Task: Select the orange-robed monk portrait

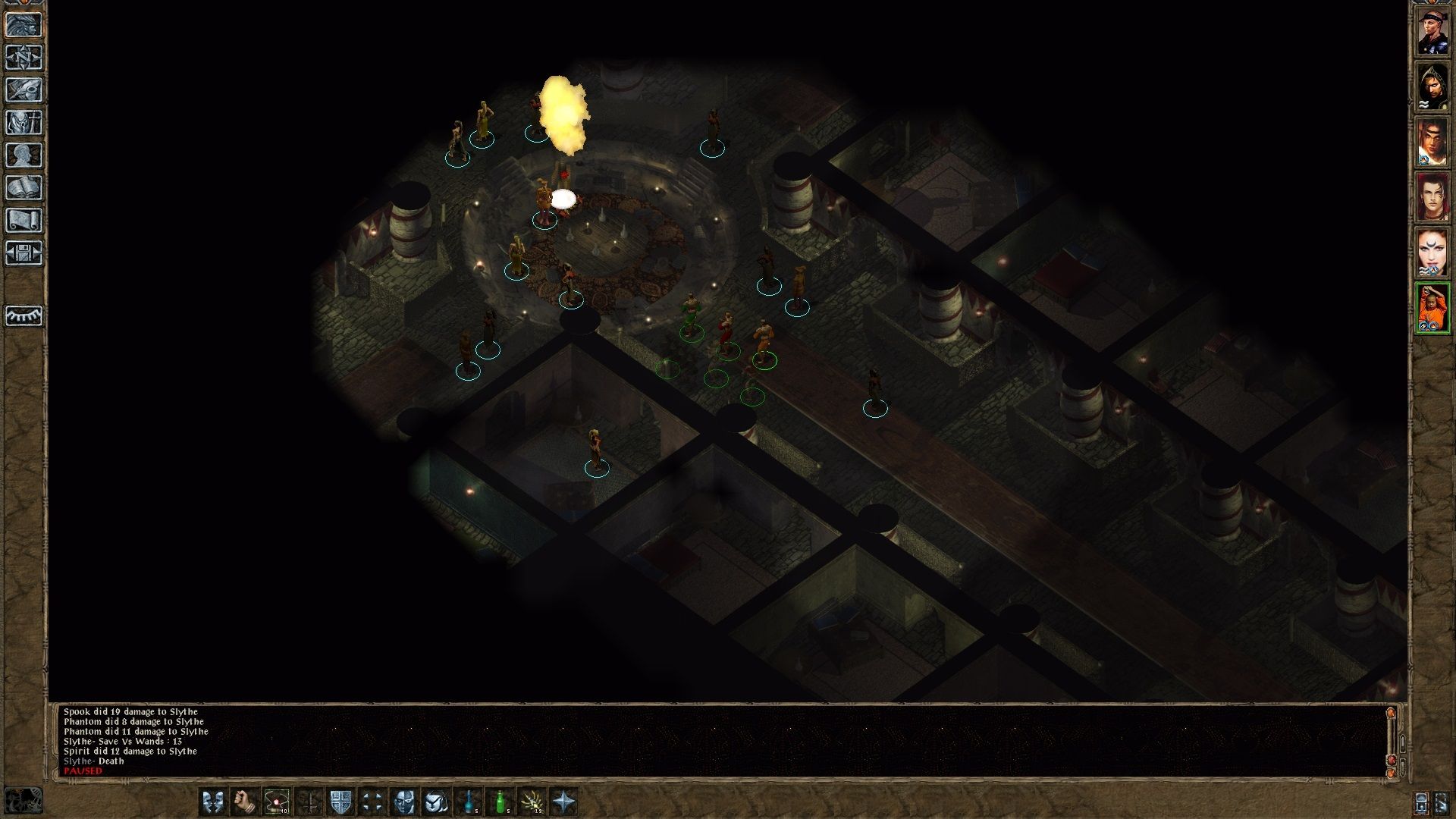Action: 1432,308
